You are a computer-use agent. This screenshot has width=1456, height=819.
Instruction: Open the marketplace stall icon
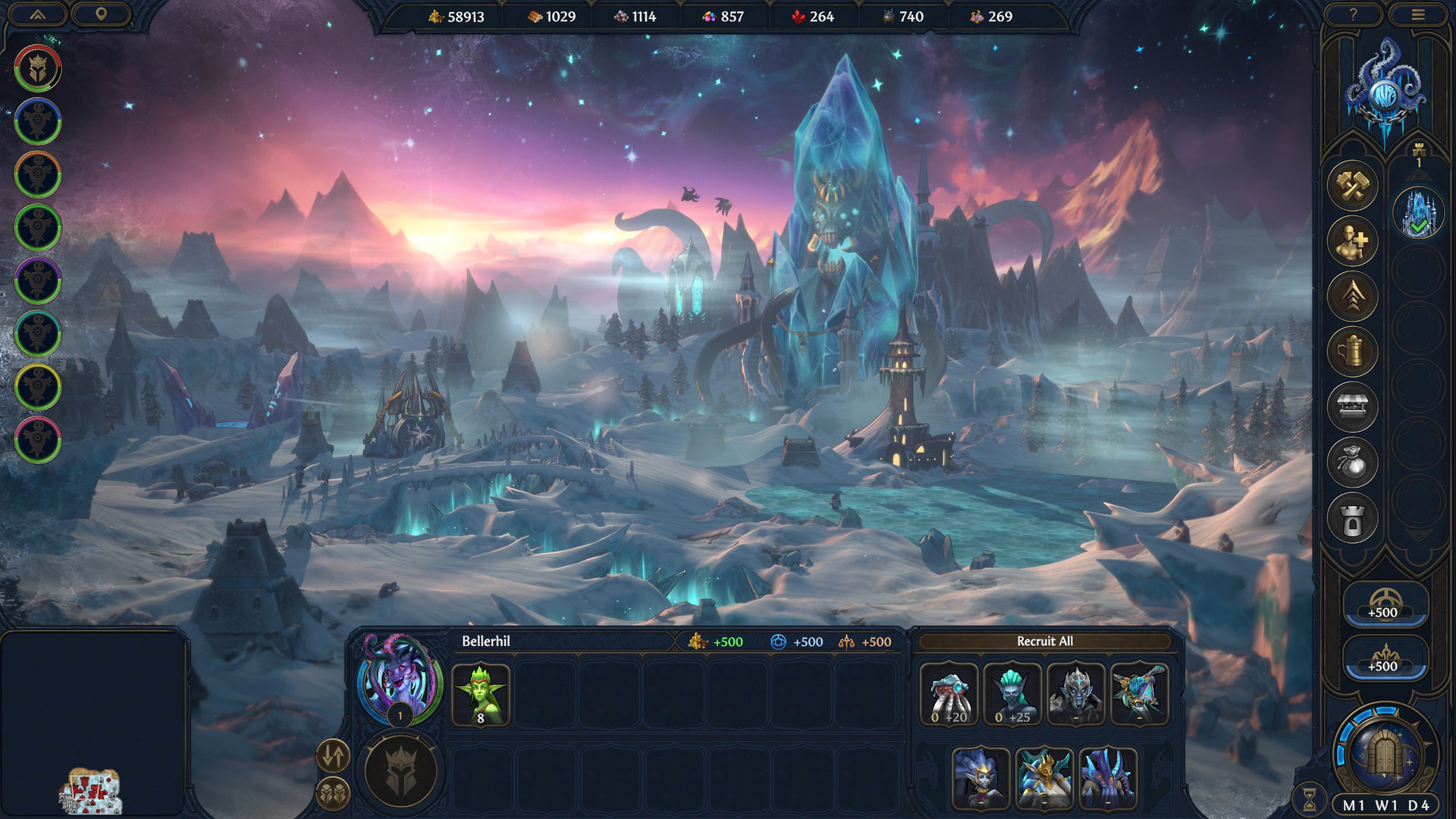(1352, 407)
